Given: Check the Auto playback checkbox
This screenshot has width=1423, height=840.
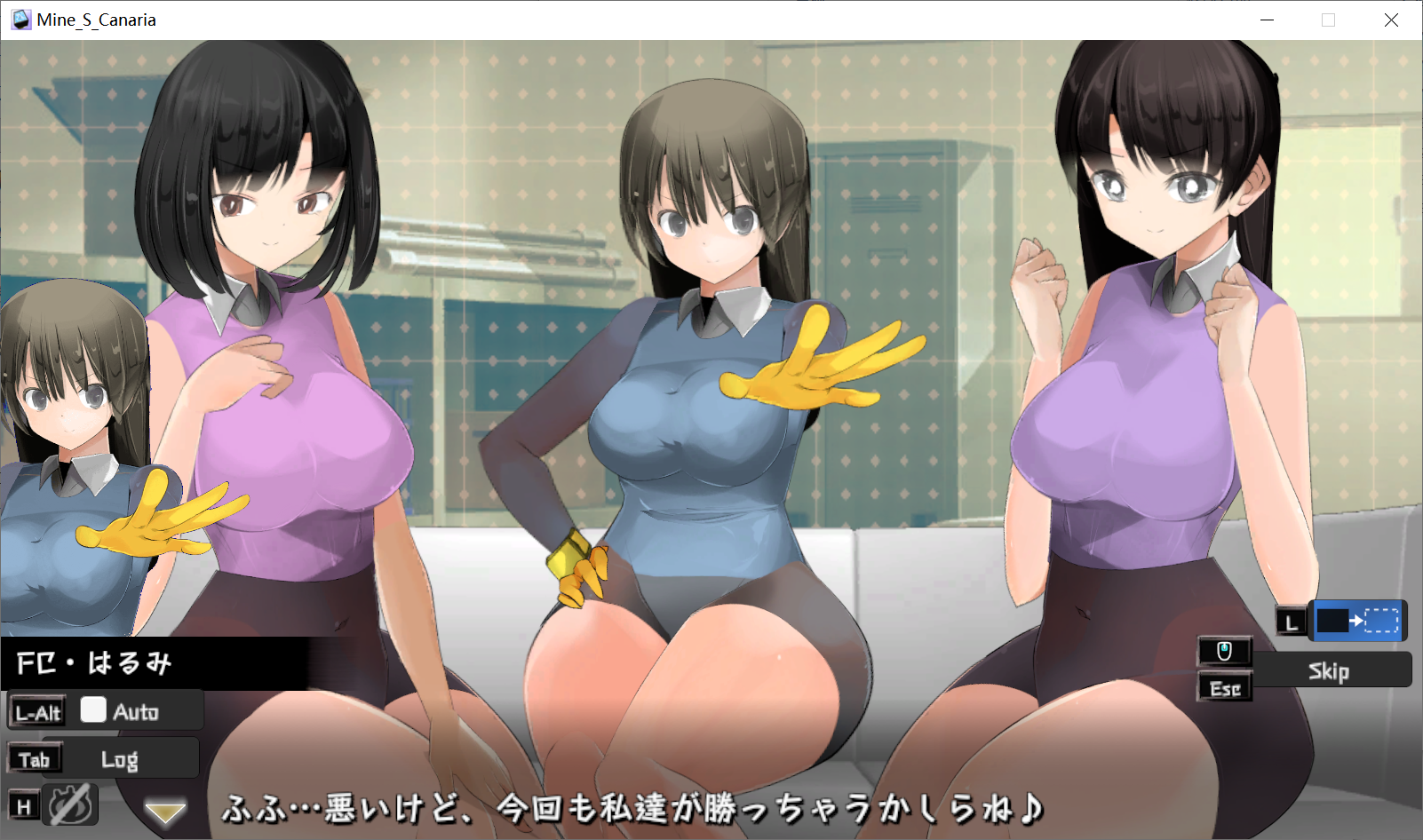Looking at the screenshot, I should coord(91,709).
